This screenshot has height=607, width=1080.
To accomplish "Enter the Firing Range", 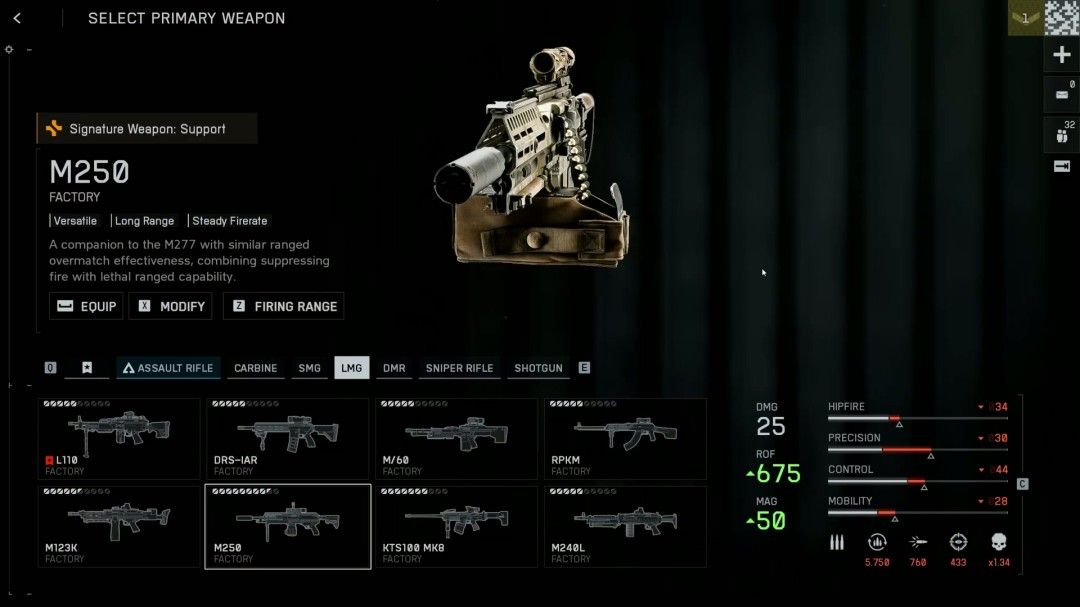I will 284,306.
